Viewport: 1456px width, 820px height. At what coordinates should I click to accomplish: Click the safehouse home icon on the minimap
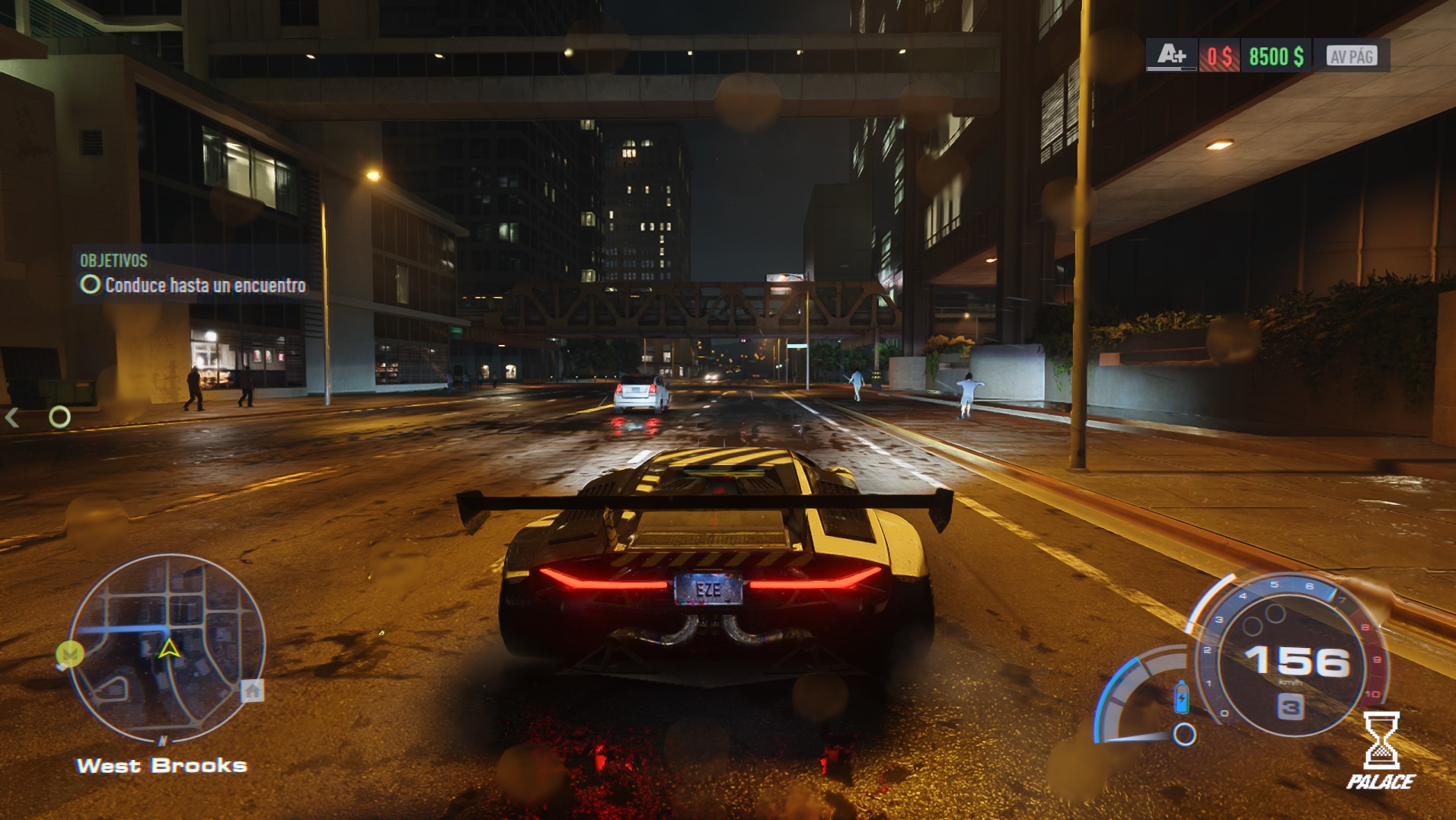tap(253, 691)
